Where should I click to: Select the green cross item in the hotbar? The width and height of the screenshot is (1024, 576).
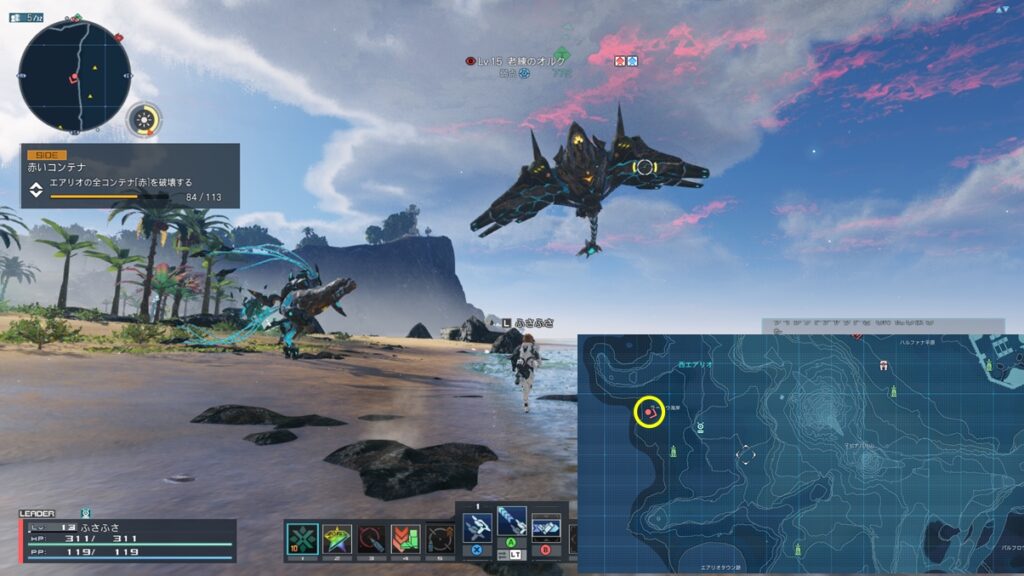pos(302,539)
